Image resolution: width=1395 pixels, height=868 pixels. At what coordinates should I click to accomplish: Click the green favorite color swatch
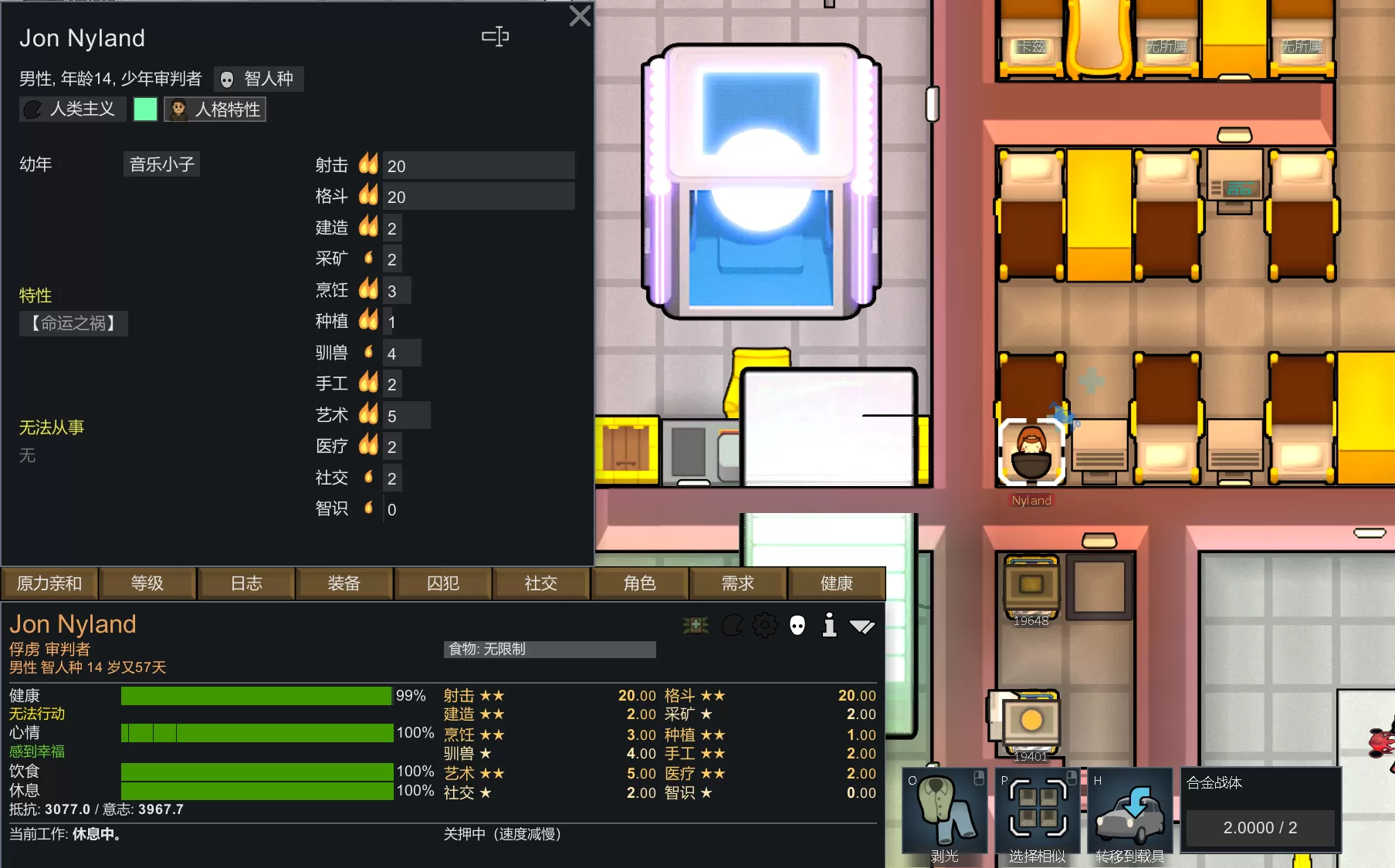tap(145, 110)
